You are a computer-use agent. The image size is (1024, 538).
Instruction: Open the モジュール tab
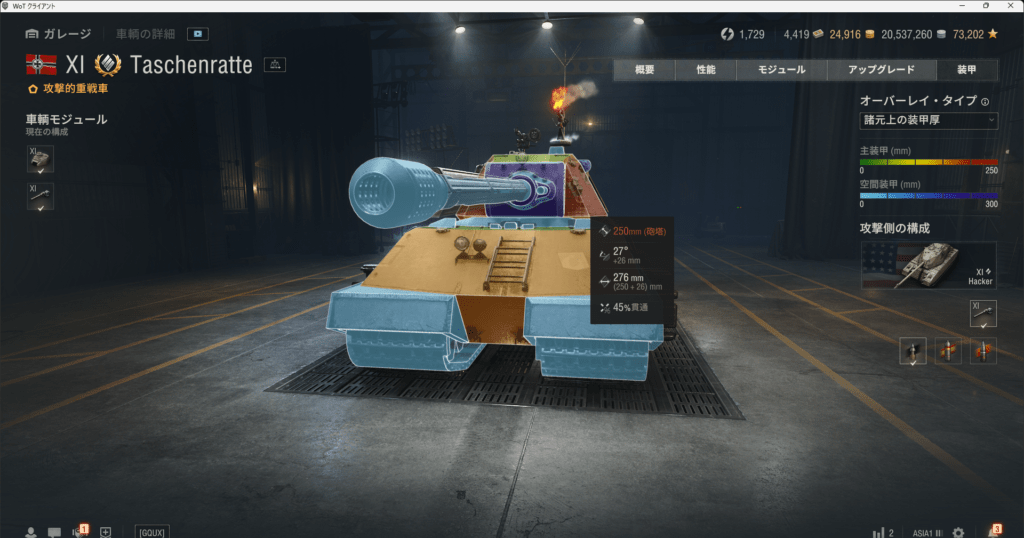point(782,70)
